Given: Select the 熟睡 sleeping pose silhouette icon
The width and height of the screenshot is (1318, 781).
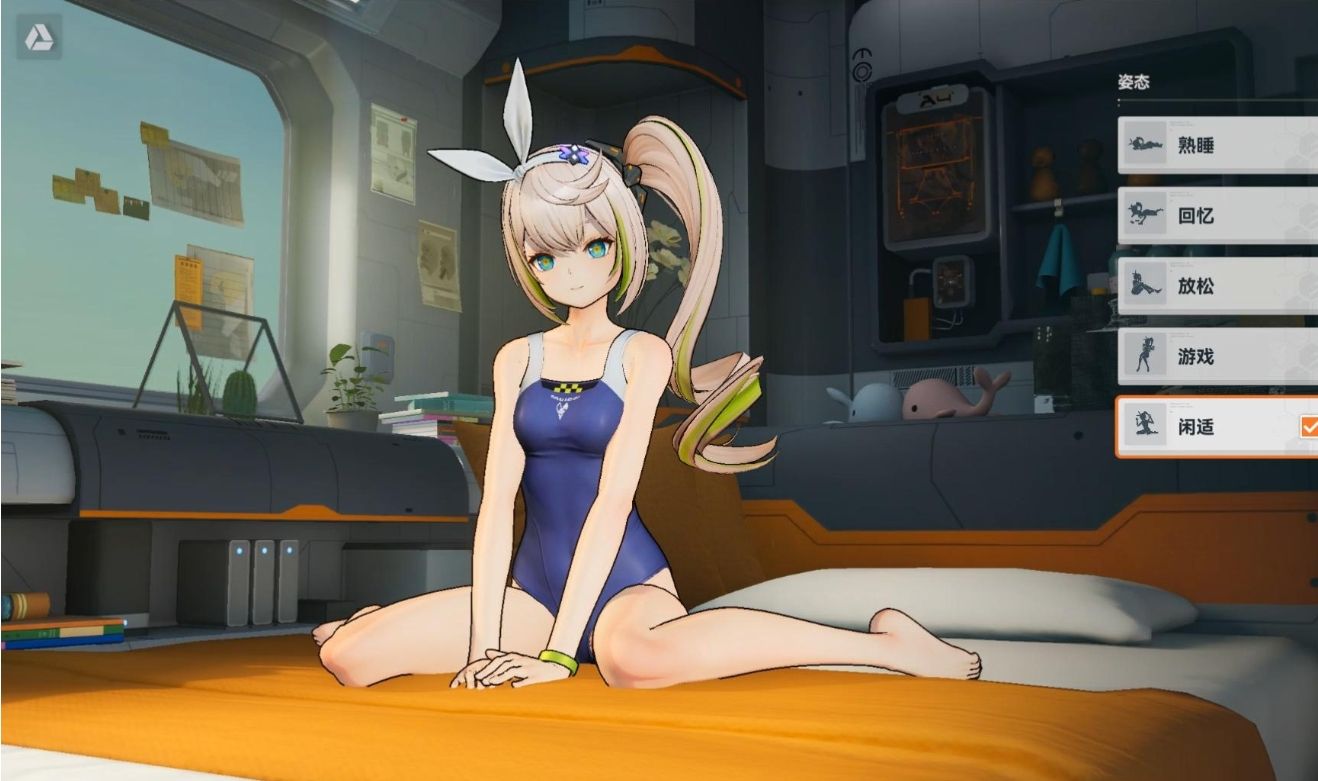Looking at the screenshot, I should click(x=1147, y=145).
